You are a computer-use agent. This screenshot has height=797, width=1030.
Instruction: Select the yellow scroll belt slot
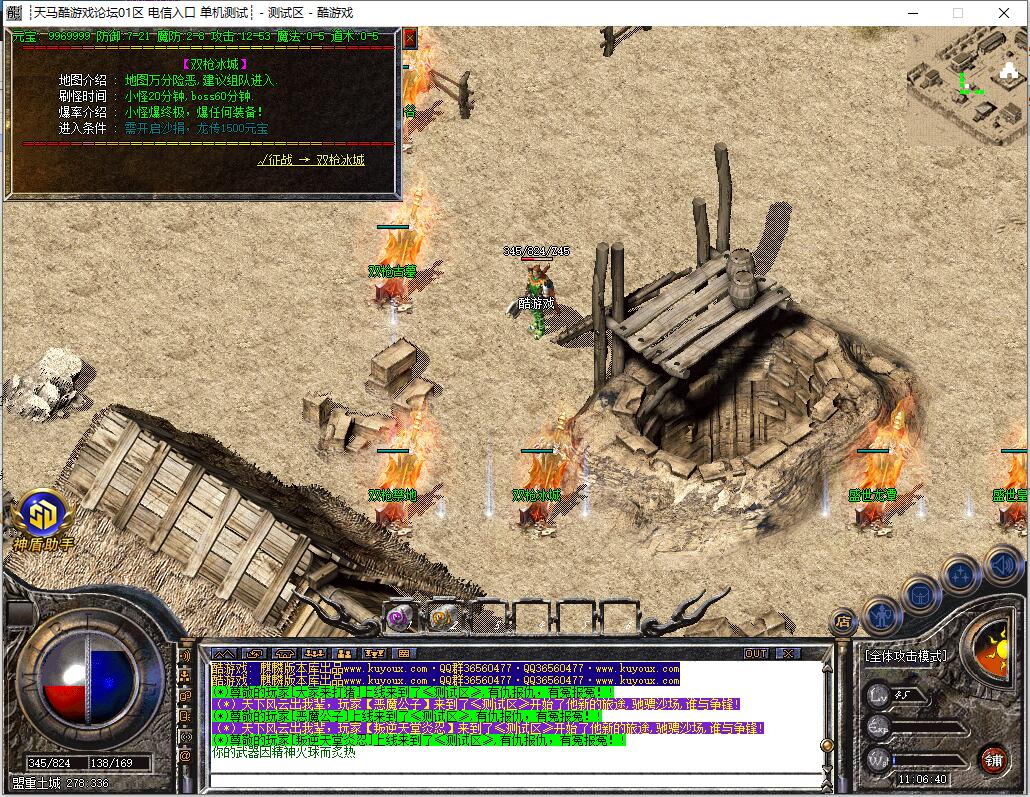click(x=441, y=617)
